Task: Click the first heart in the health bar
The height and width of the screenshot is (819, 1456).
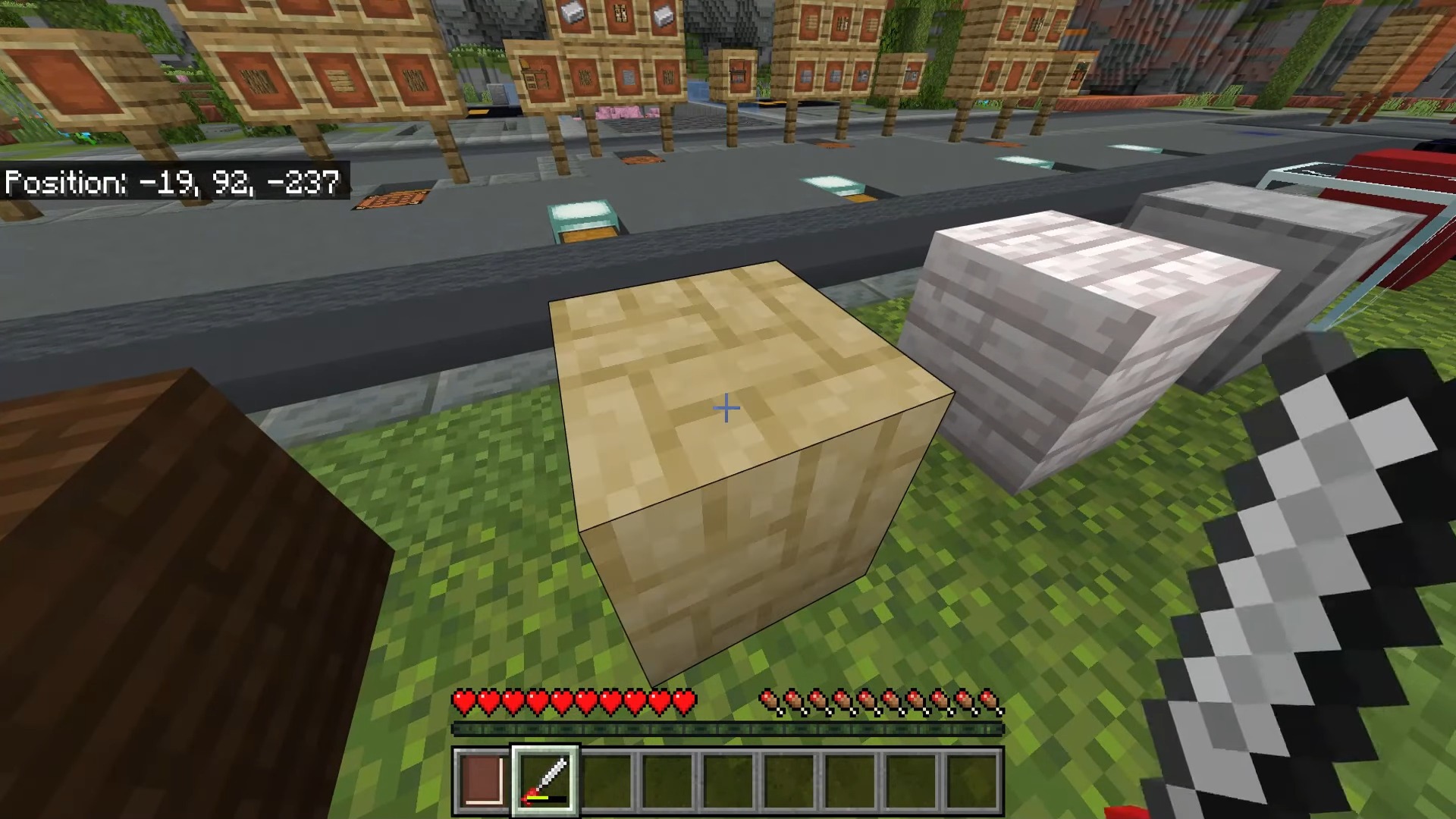Action: pyautogui.click(x=463, y=703)
